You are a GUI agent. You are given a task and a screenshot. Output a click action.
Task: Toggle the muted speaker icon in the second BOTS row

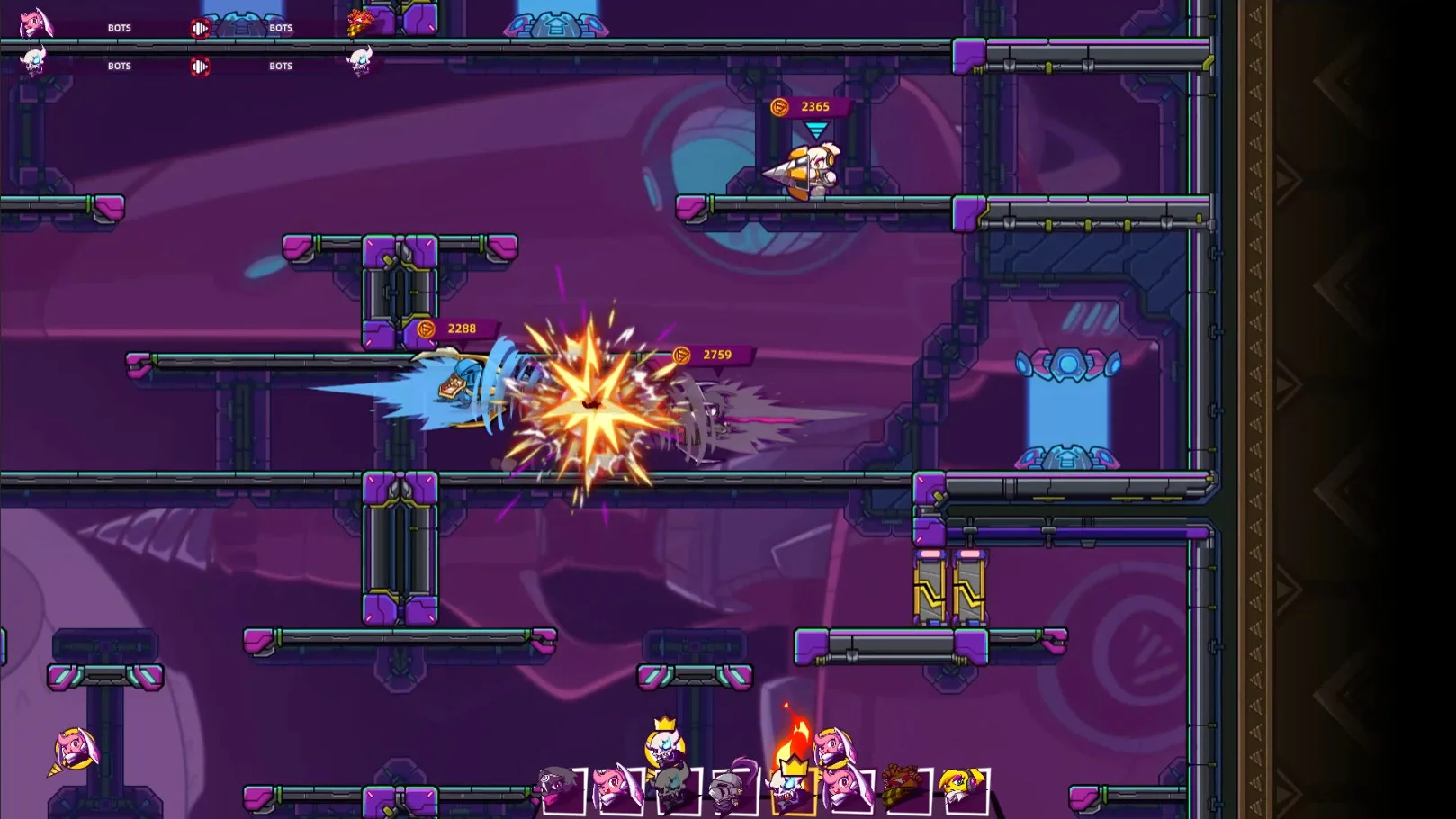tap(200, 67)
